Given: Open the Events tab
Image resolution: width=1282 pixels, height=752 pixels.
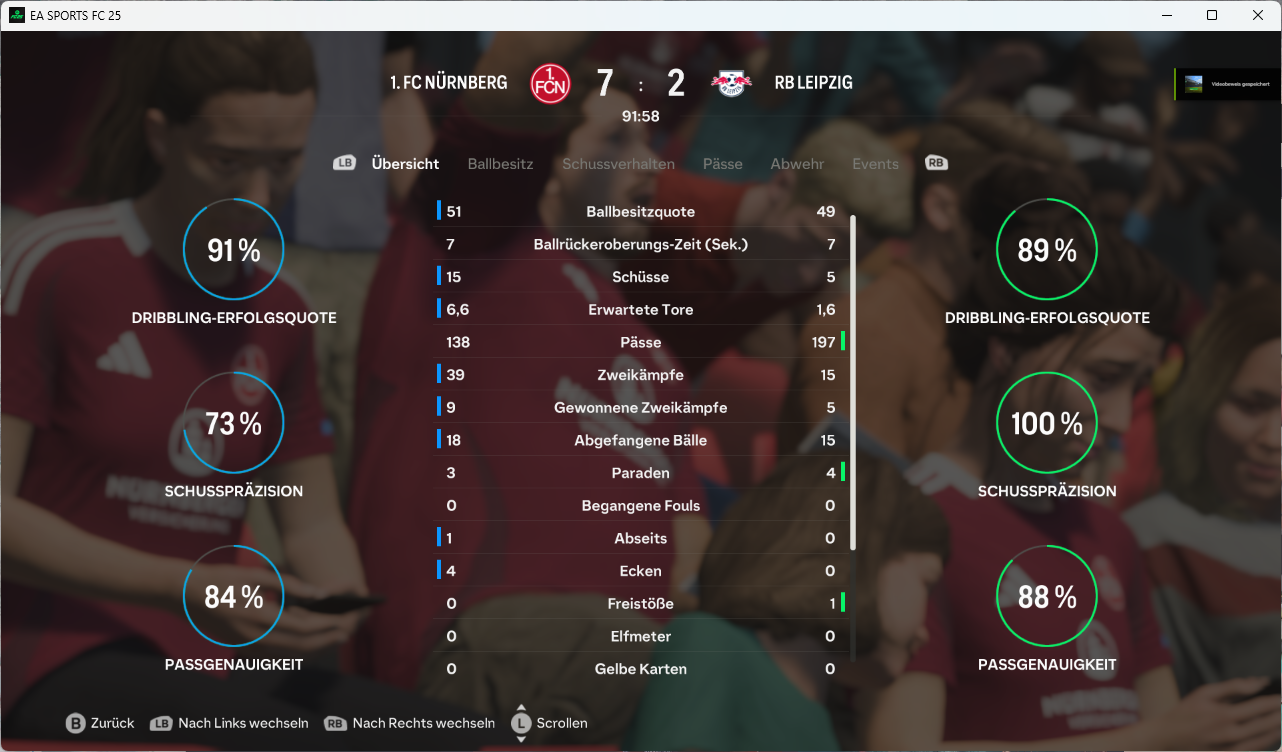Looking at the screenshot, I should tap(875, 164).
